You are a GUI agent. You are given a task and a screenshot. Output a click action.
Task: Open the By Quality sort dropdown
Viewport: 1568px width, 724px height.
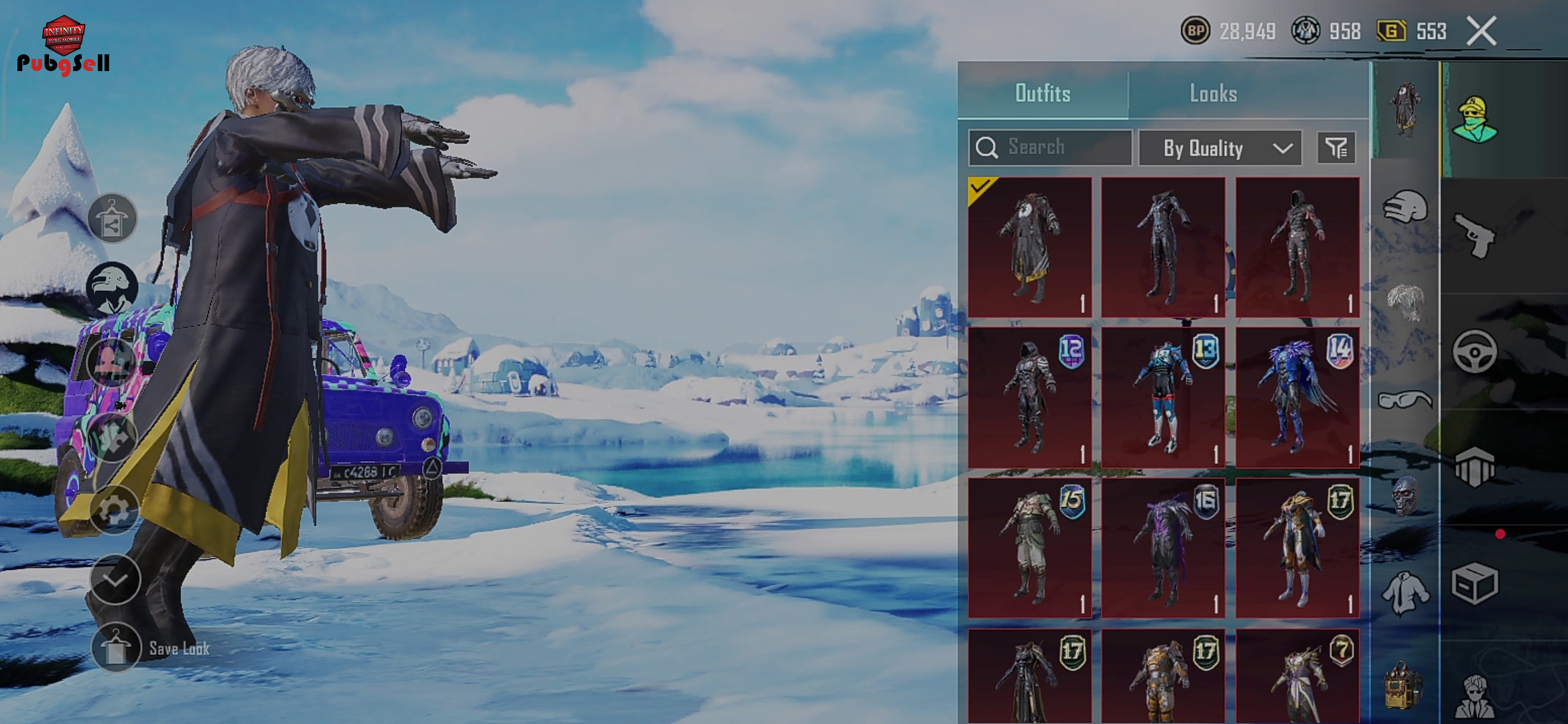tap(1220, 148)
